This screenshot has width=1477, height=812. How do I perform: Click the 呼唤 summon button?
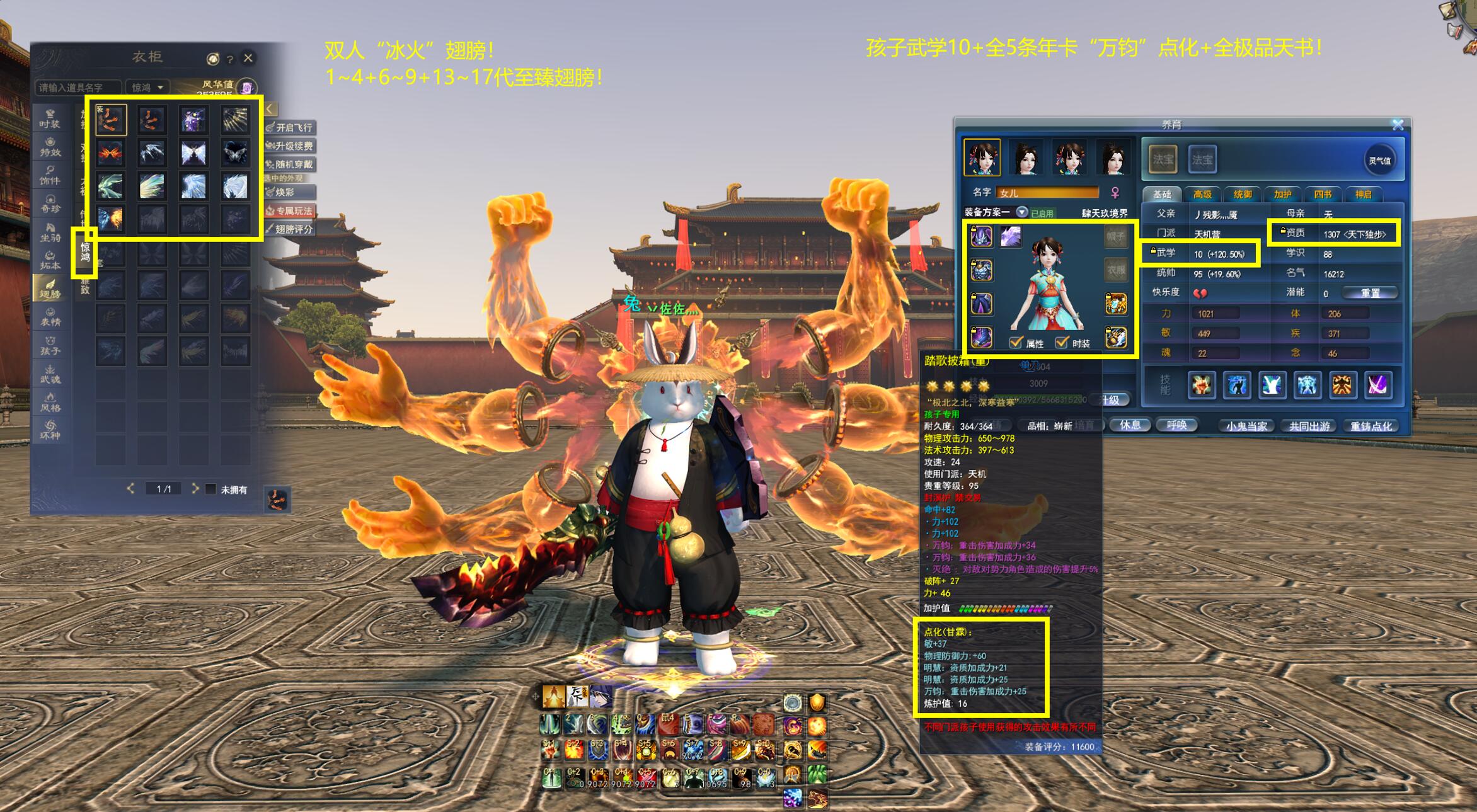pos(1176,425)
